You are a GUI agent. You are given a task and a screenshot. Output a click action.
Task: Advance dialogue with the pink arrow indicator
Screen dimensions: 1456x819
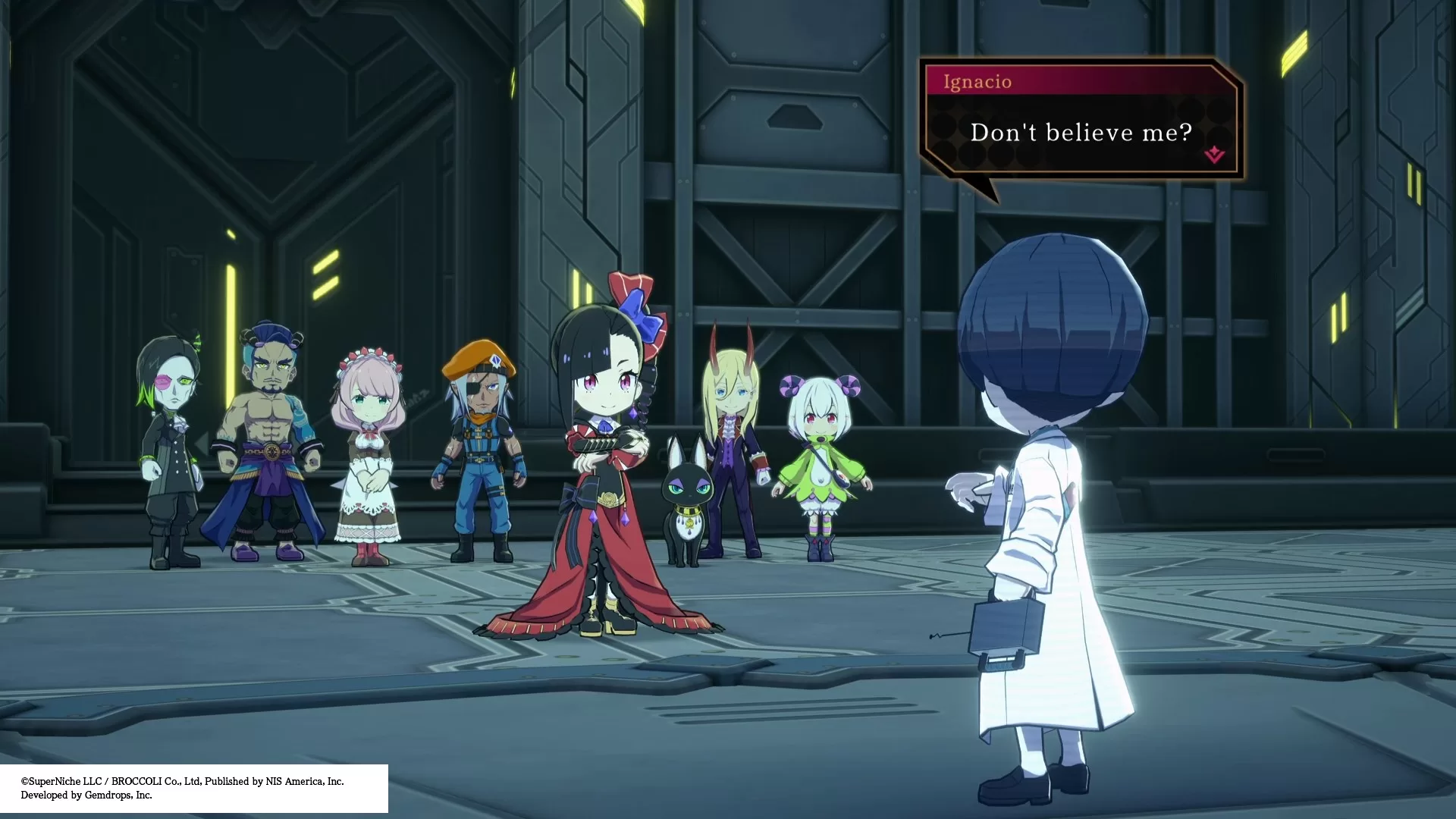pyautogui.click(x=1214, y=155)
